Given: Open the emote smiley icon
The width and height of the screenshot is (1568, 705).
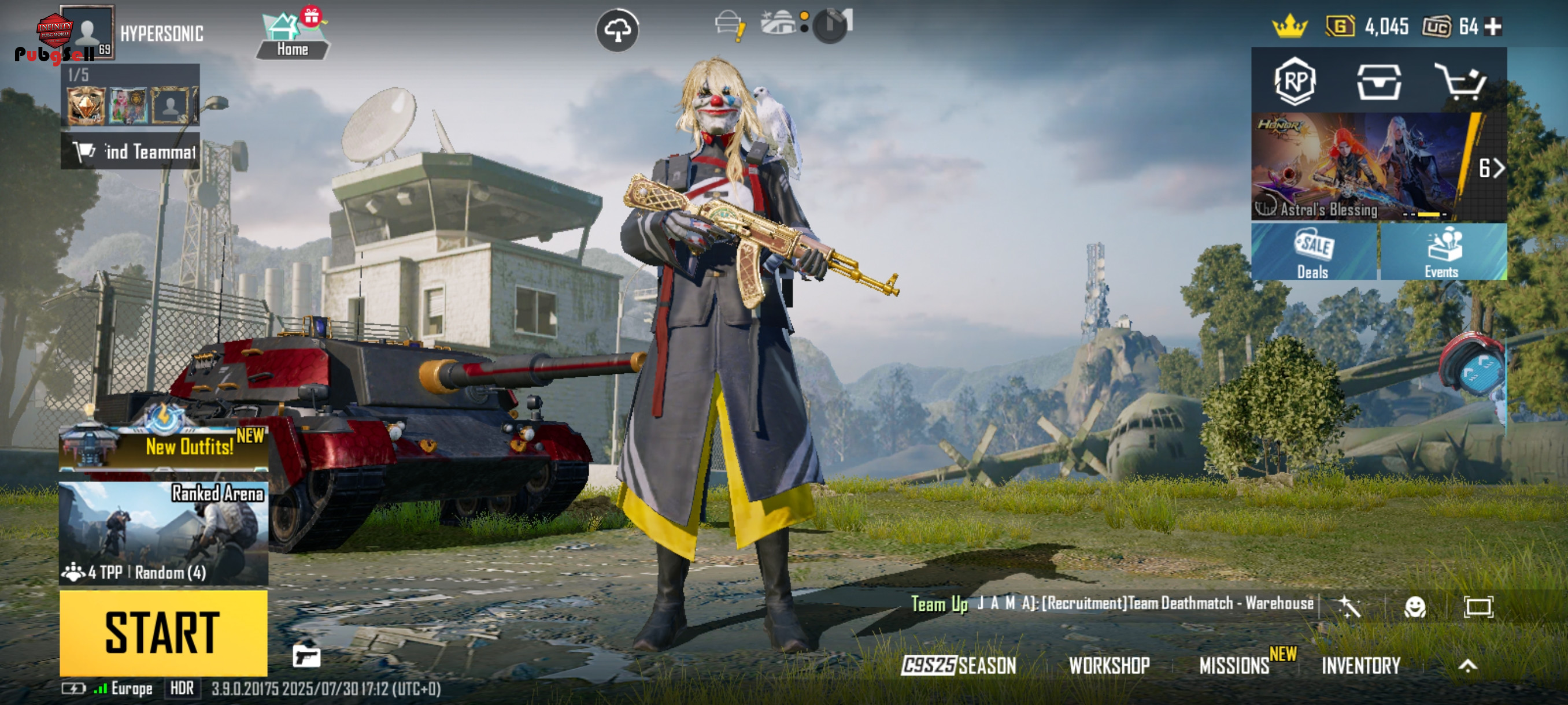Looking at the screenshot, I should pyautogui.click(x=1415, y=606).
